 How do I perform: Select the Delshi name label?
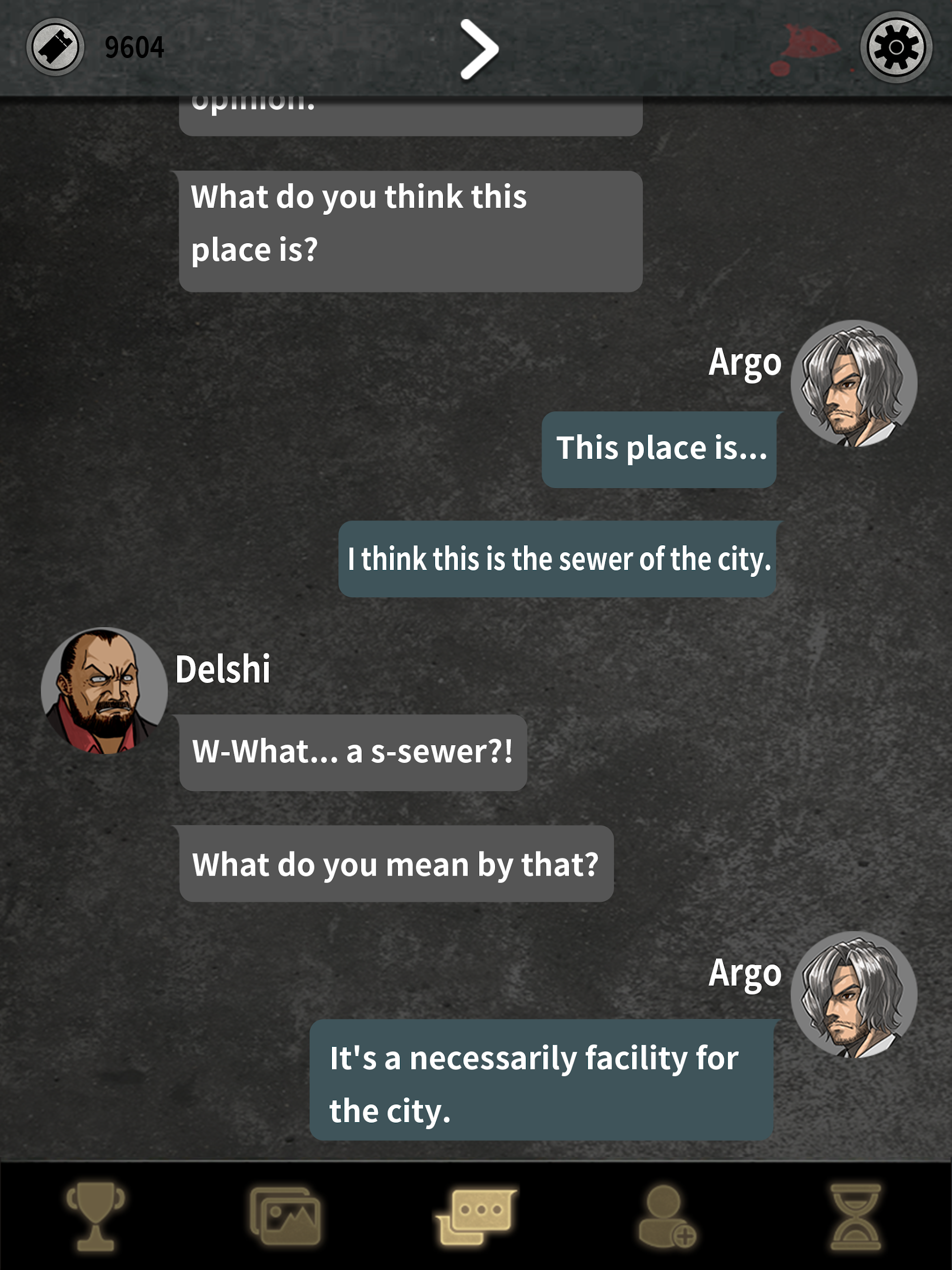[223, 669]
